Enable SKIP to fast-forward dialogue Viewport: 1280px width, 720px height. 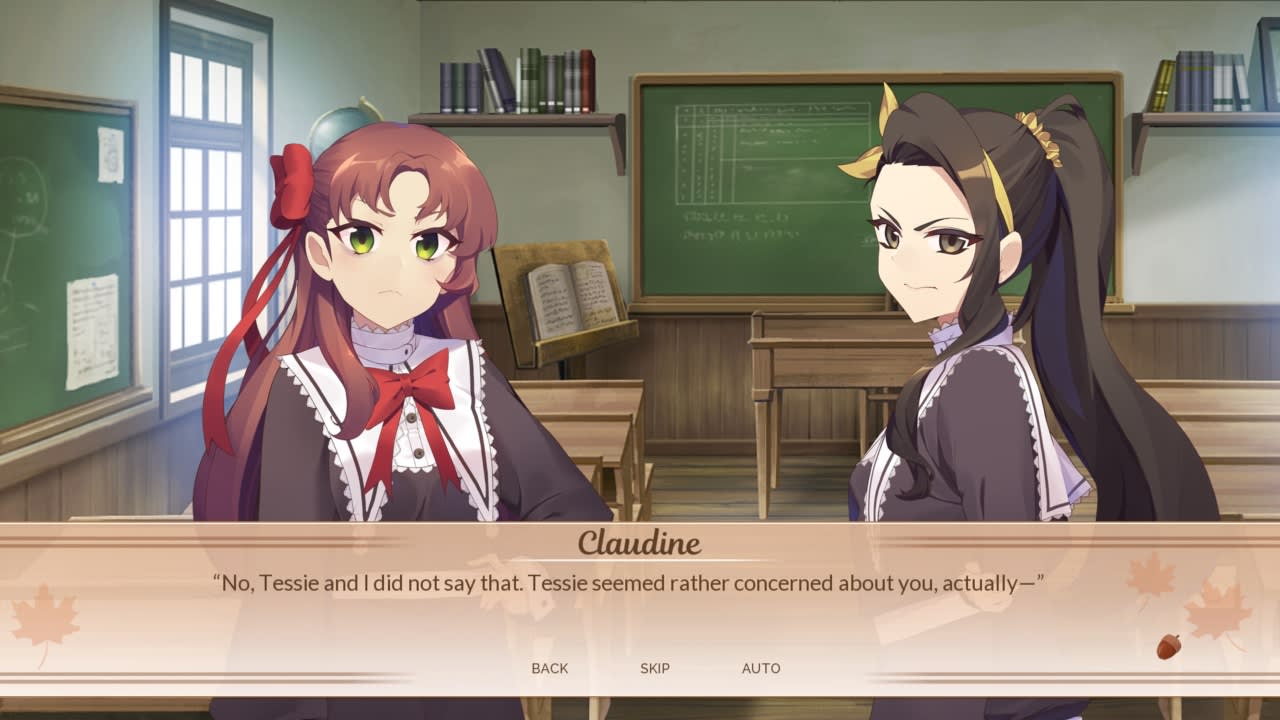(x=656, y=668)
